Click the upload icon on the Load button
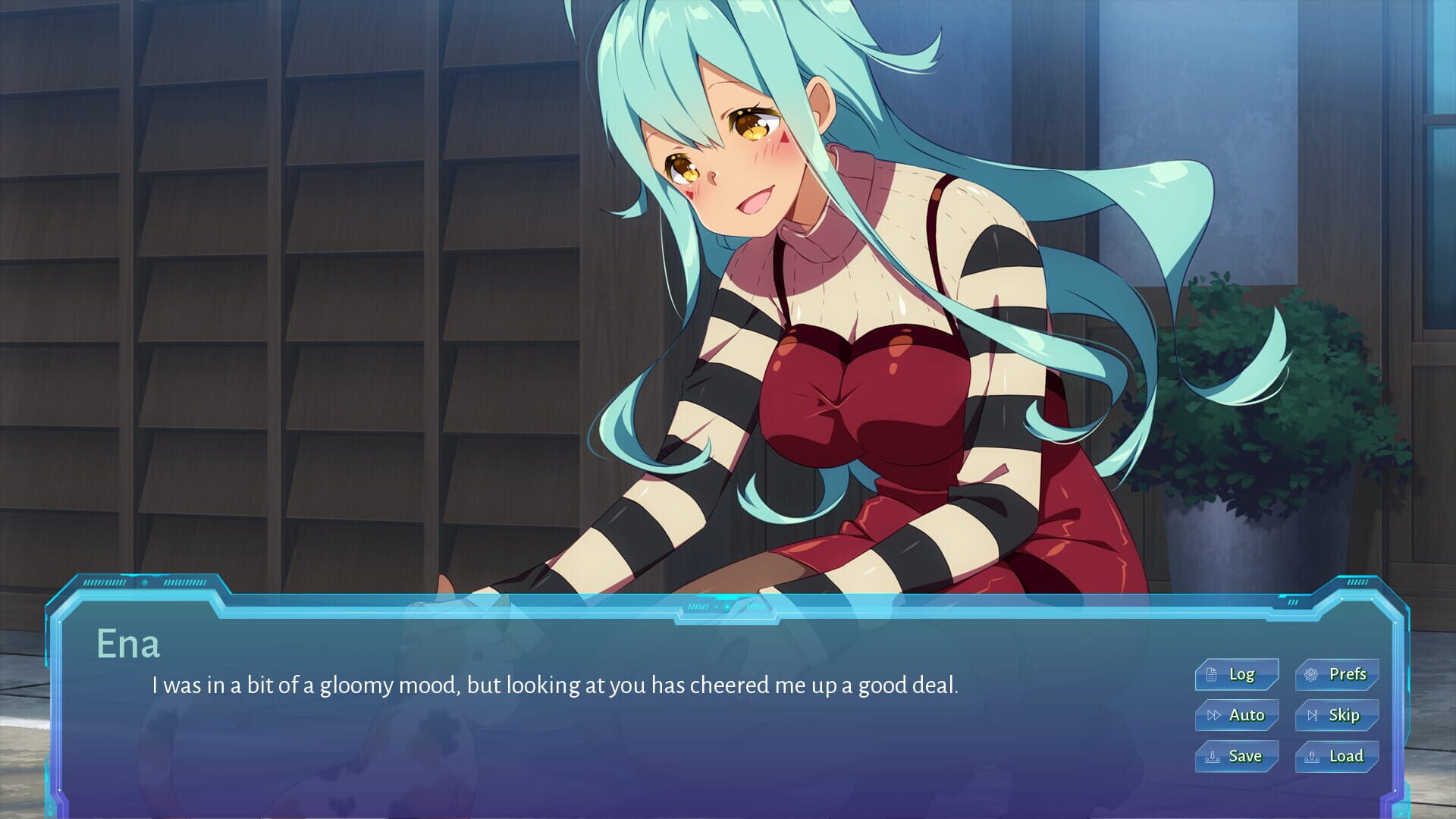The width and height of the screenshot is (1456, 819). (1313, 756)
